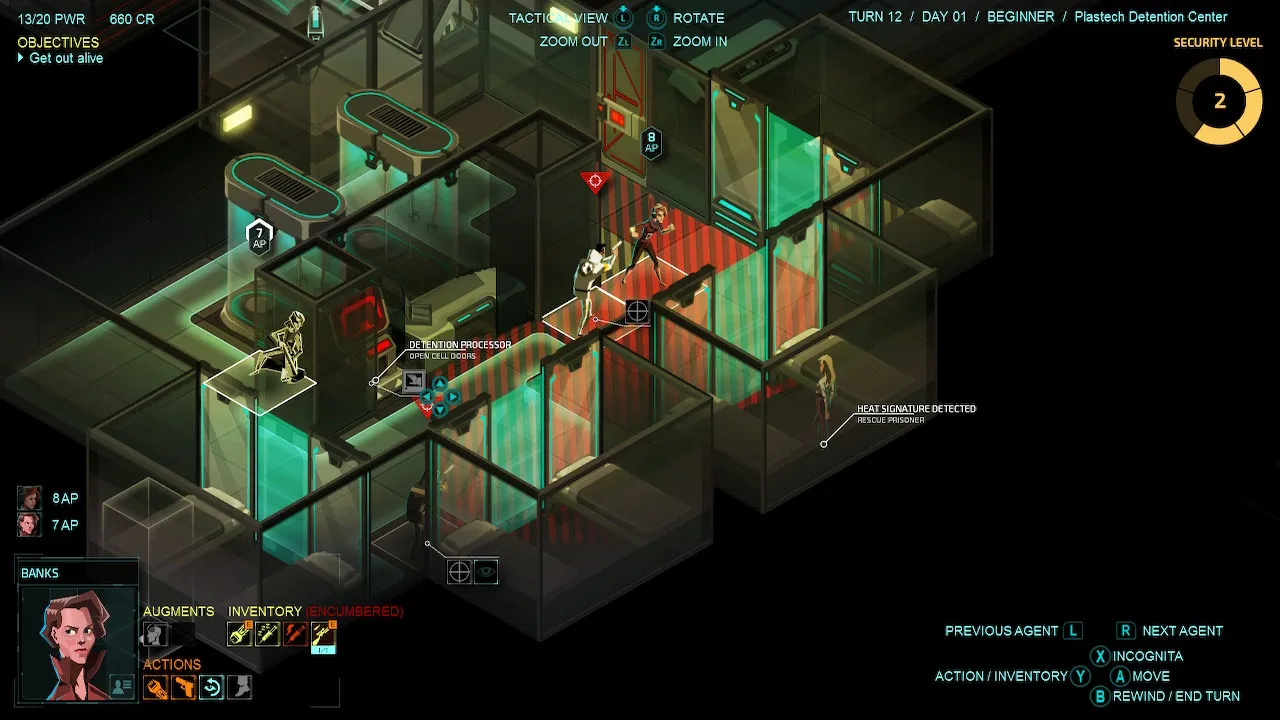Activate the rewind action icon
Viewport: 1280px width, 720px height.
(211, 687)
